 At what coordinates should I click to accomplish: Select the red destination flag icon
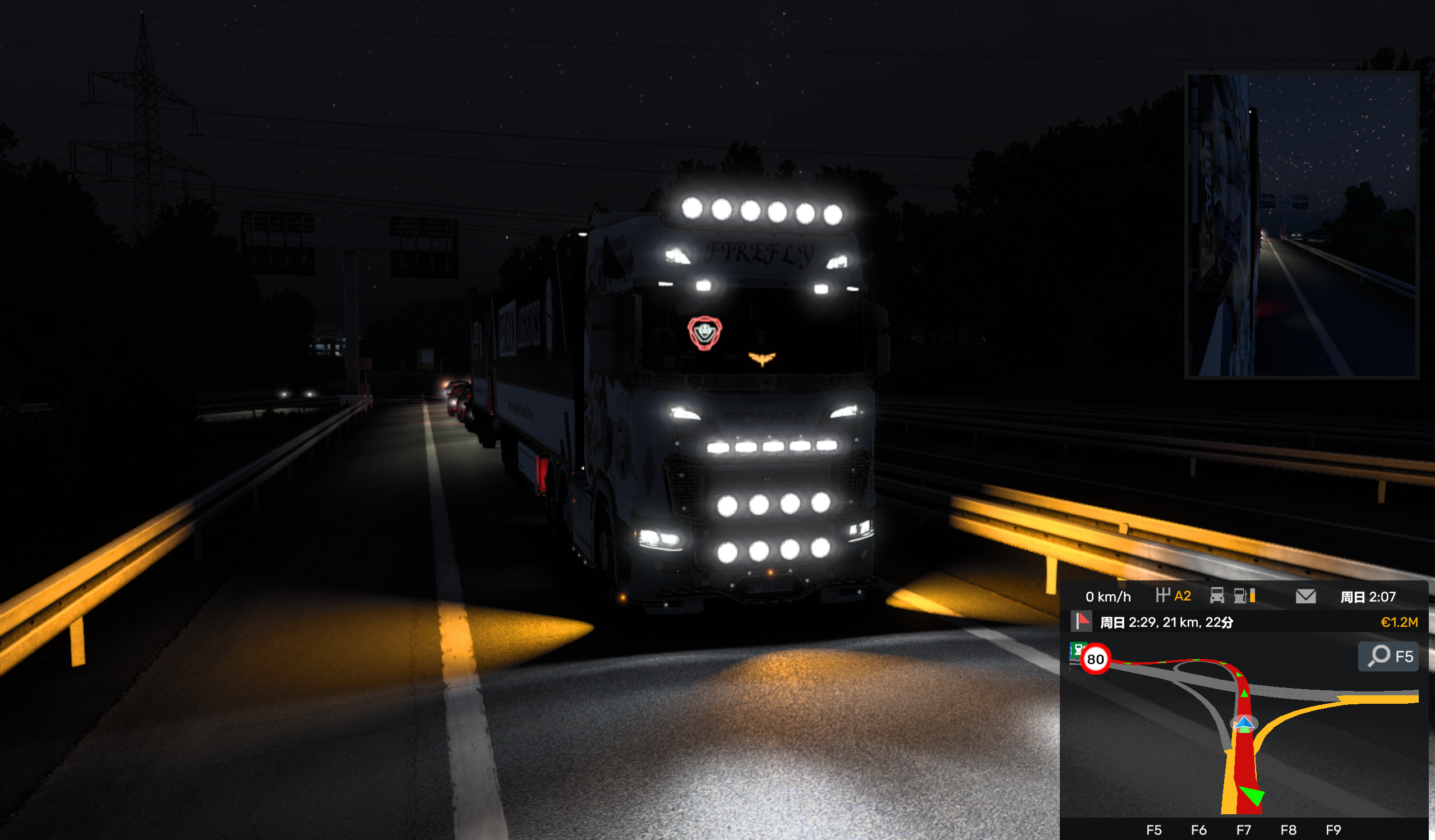click(x=1081, y=621)
